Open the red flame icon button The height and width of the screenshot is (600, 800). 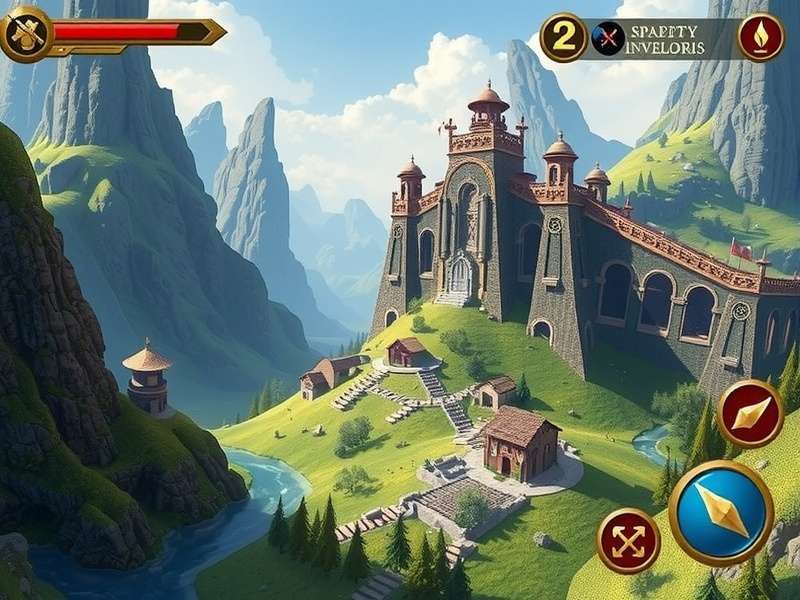click(761, 38)
